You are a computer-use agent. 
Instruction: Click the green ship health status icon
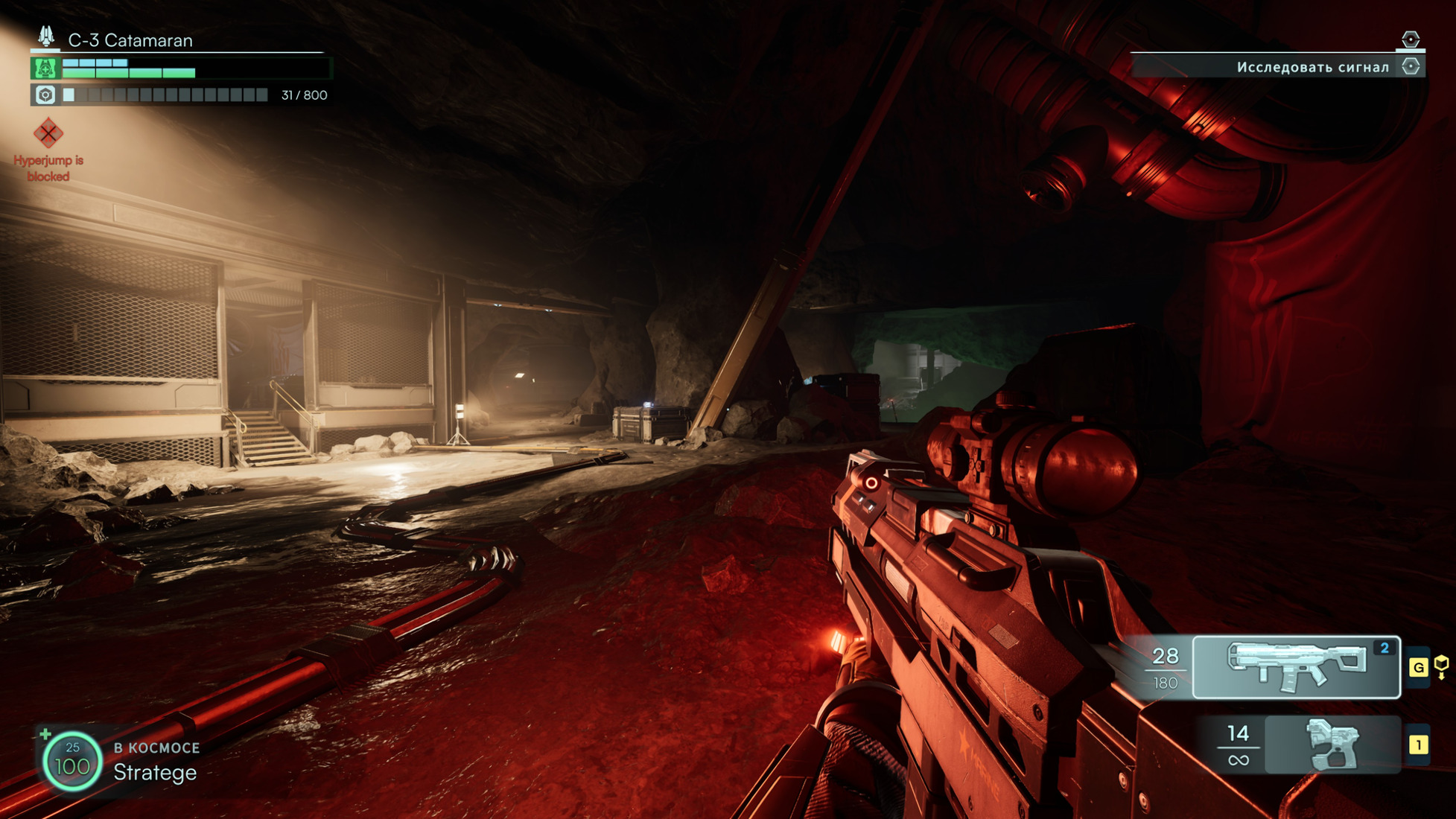[45, 68]
